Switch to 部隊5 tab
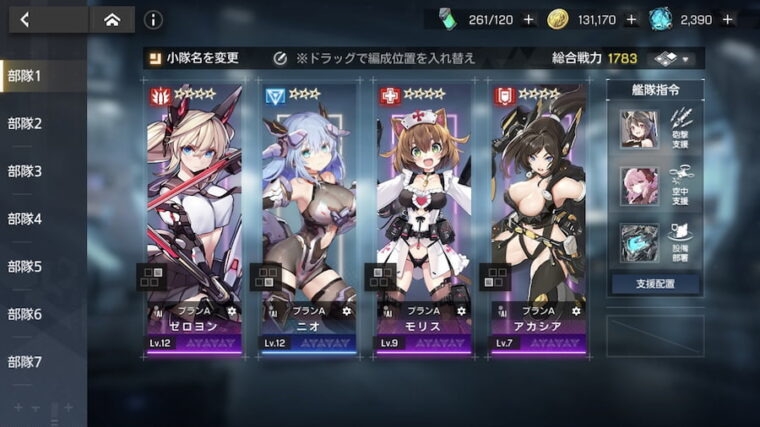The width and height of the screenshot is (760, 427). point(26,266)
